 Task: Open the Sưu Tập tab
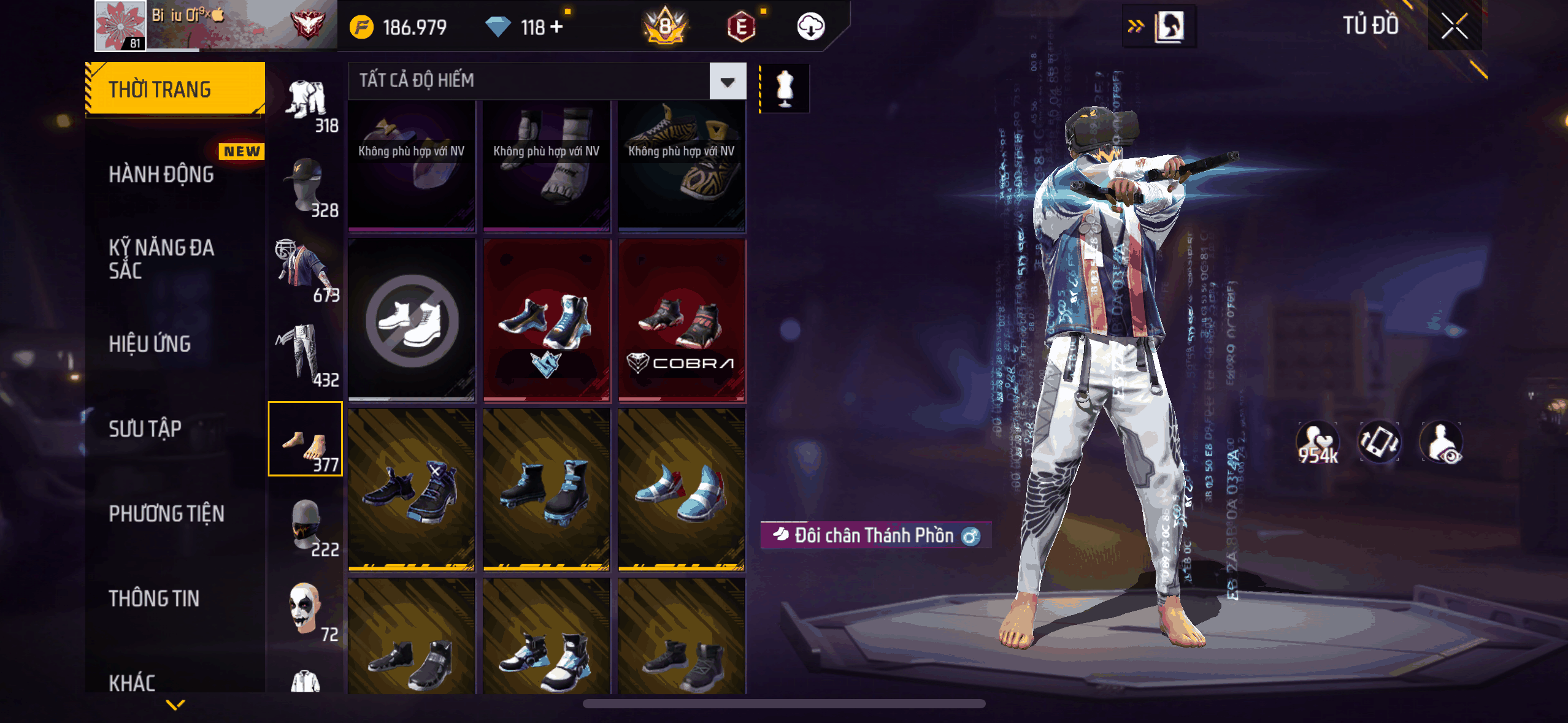click(145, 429)
